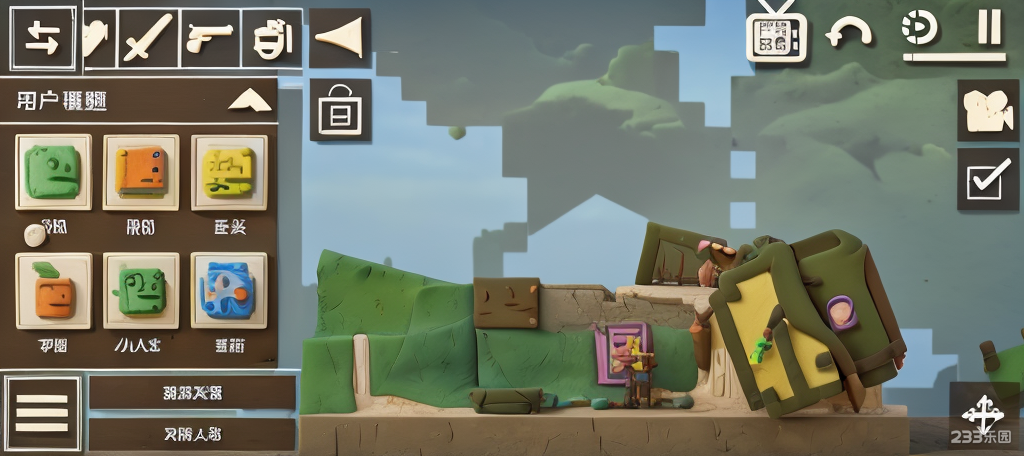
Task: Click the lower text button beside the hamburger menu
Action: [192, 434]
